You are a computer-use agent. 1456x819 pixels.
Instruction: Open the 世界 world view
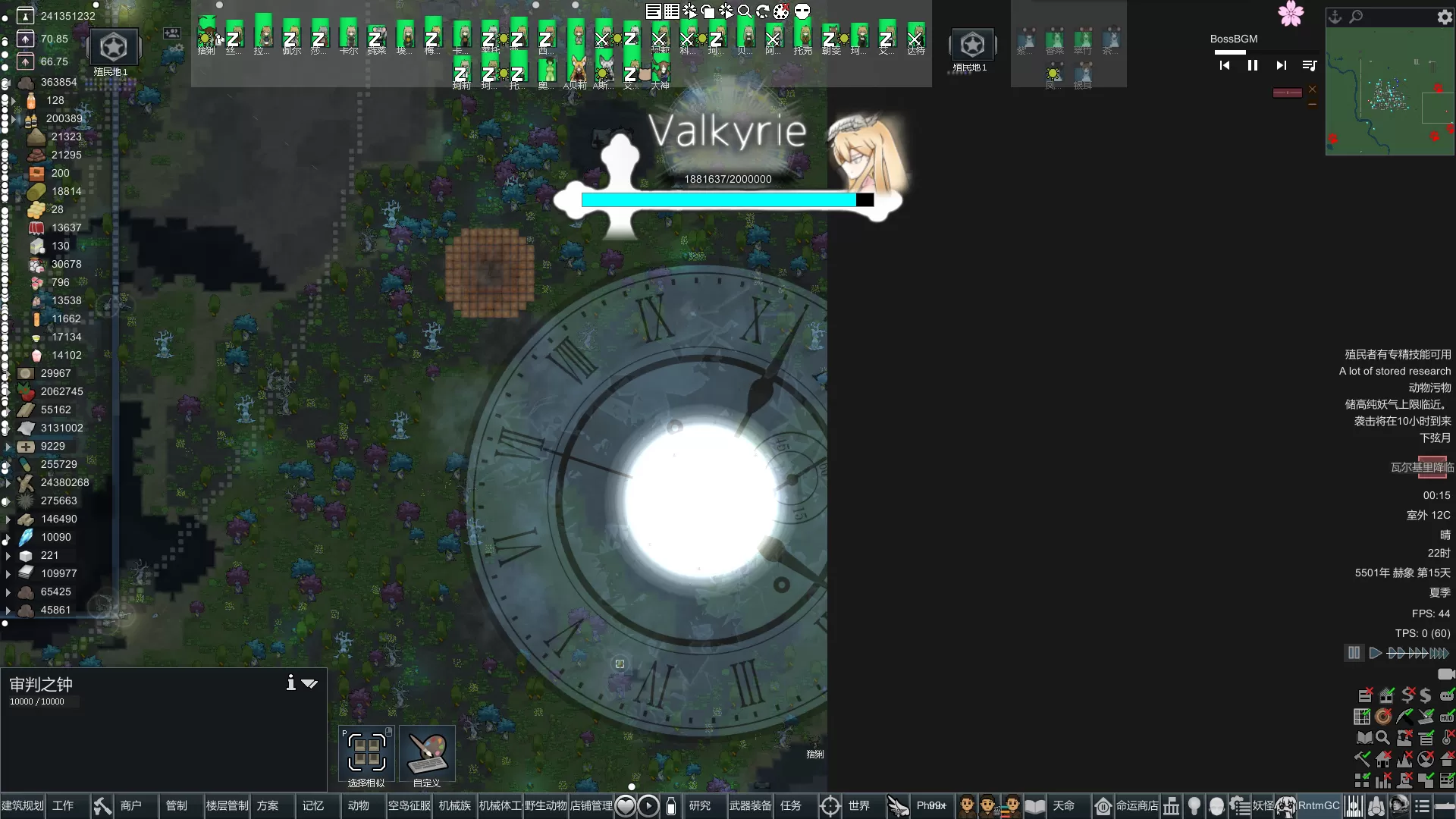point(858,806)
